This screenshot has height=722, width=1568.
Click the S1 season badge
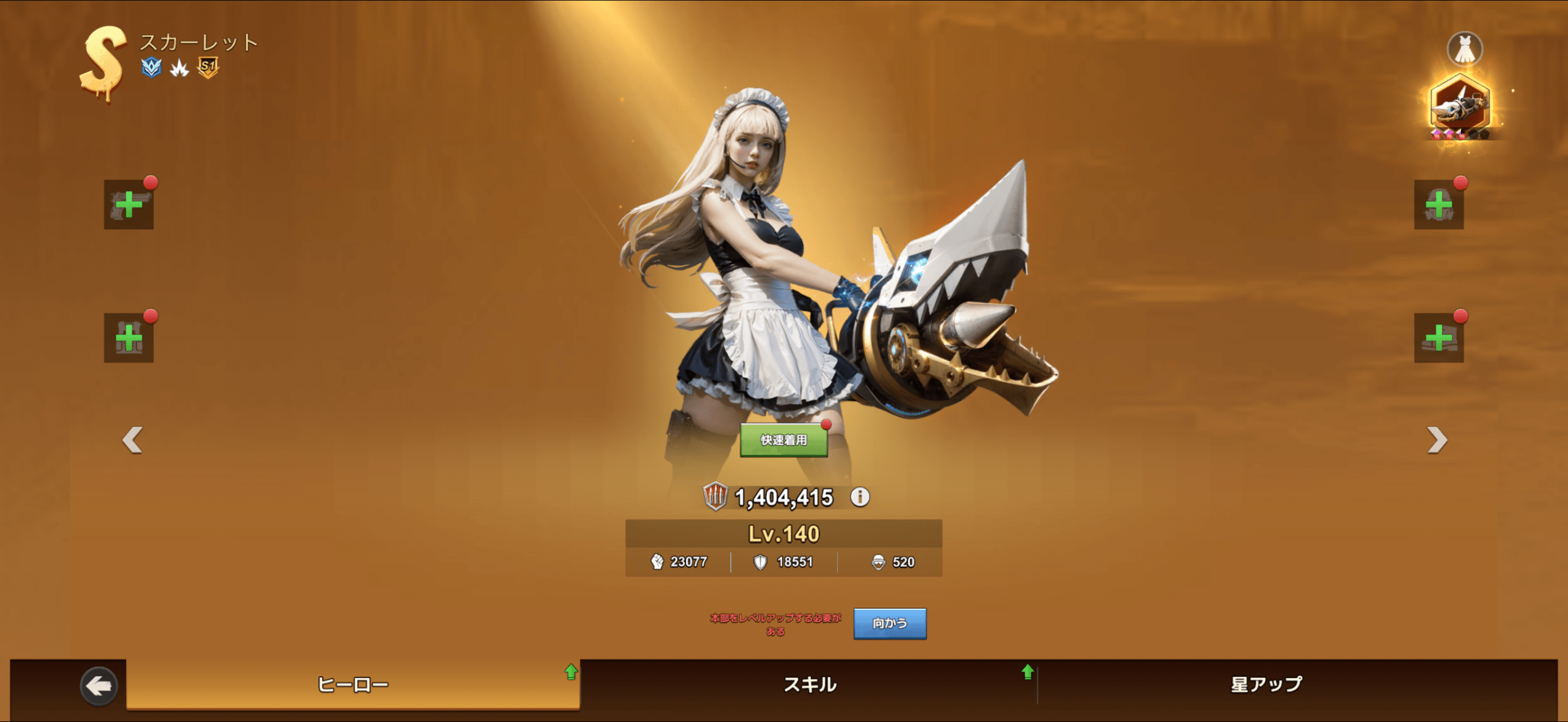(208, 67)
